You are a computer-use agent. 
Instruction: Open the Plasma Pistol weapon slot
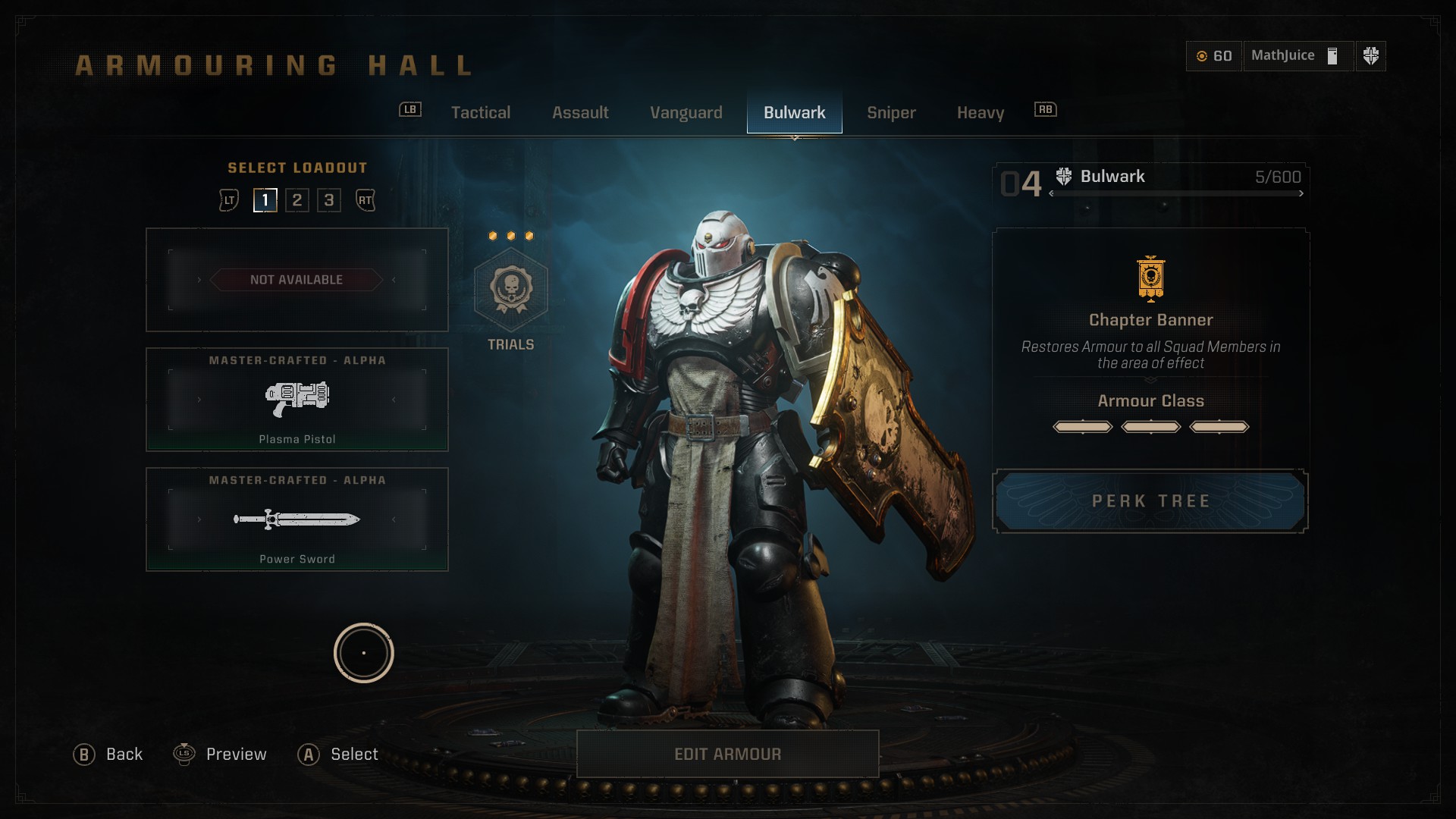297,400
